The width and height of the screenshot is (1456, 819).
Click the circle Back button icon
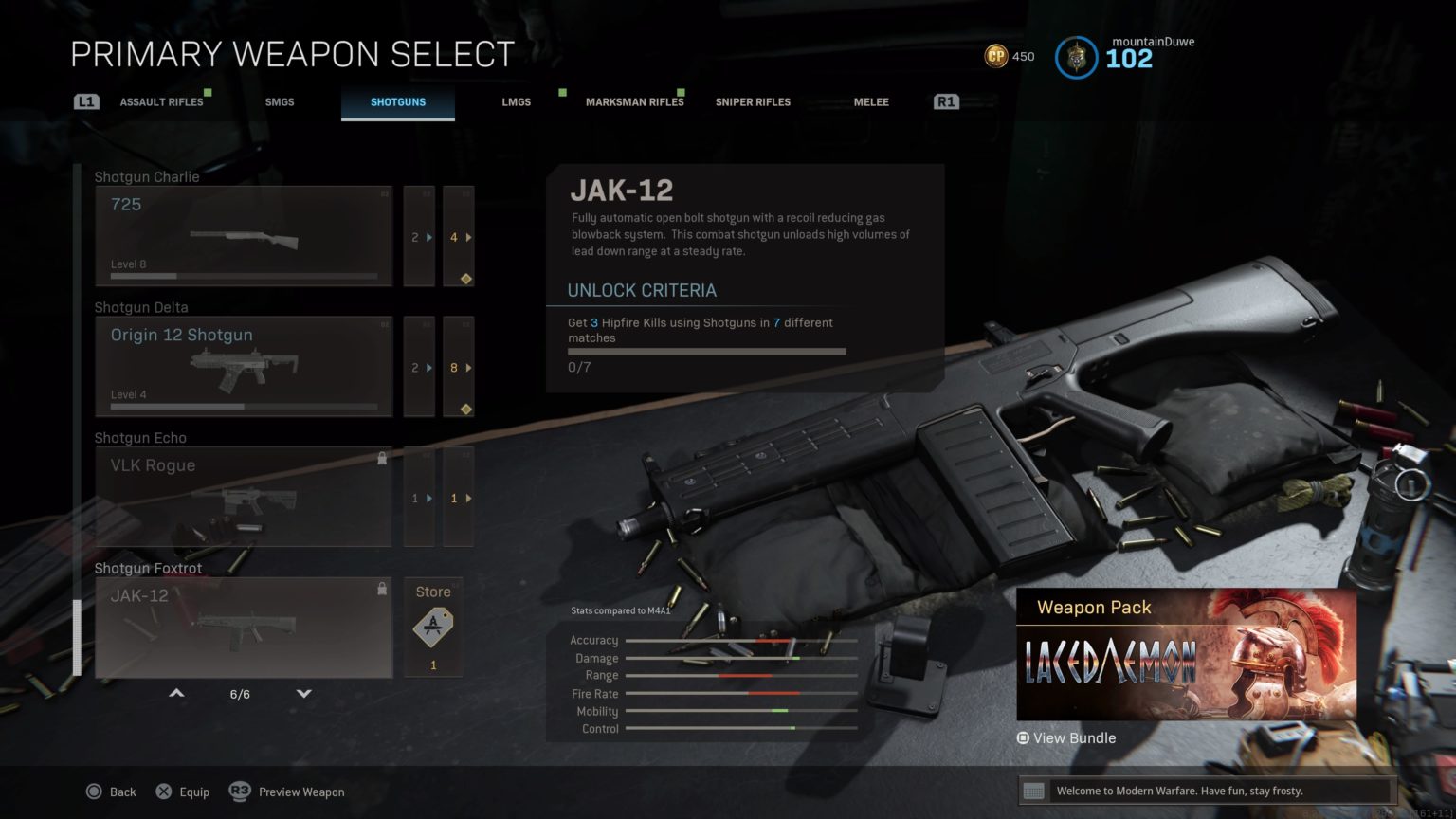click(95, 791)
